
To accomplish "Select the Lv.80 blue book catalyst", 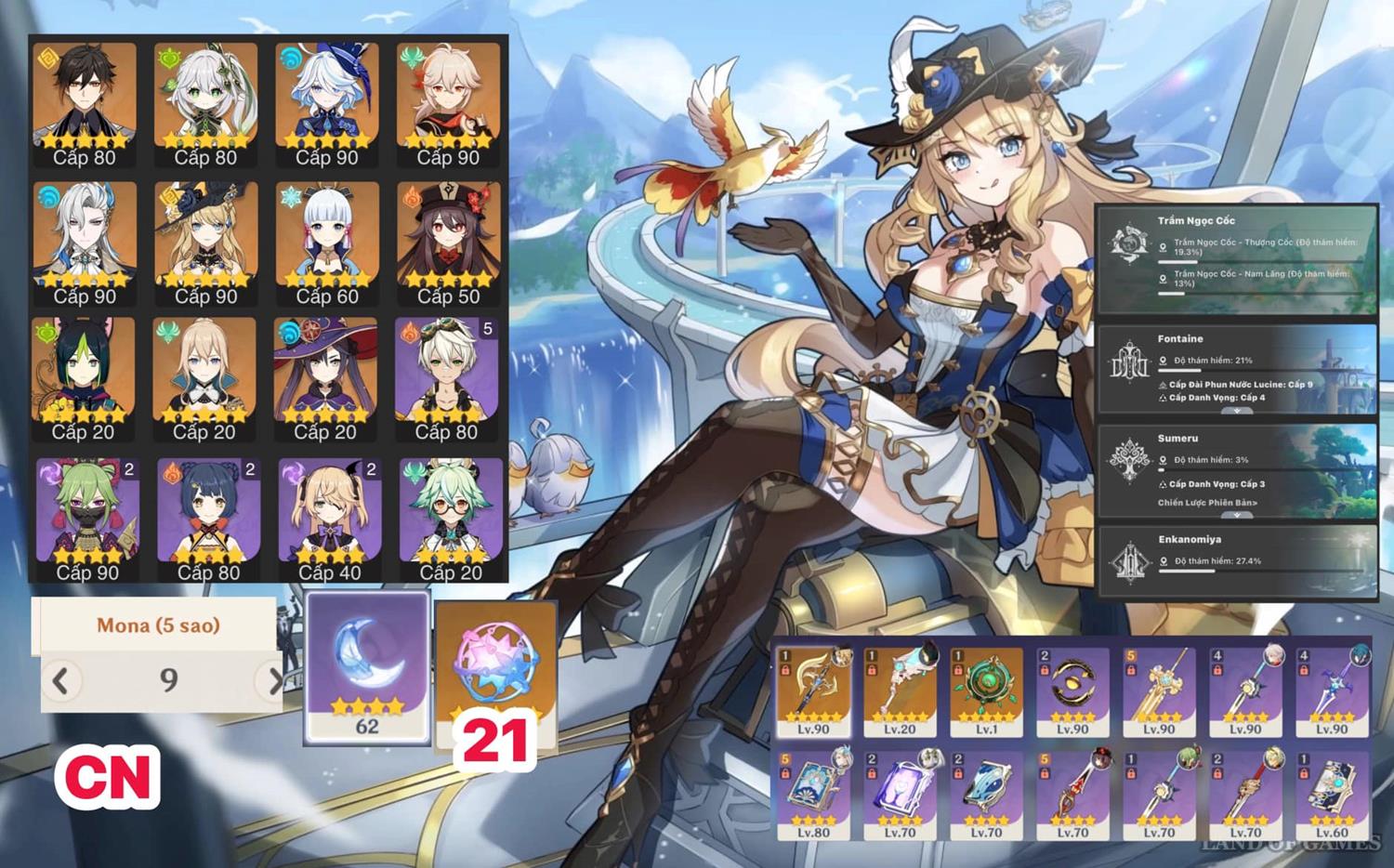I will (813, 795).
